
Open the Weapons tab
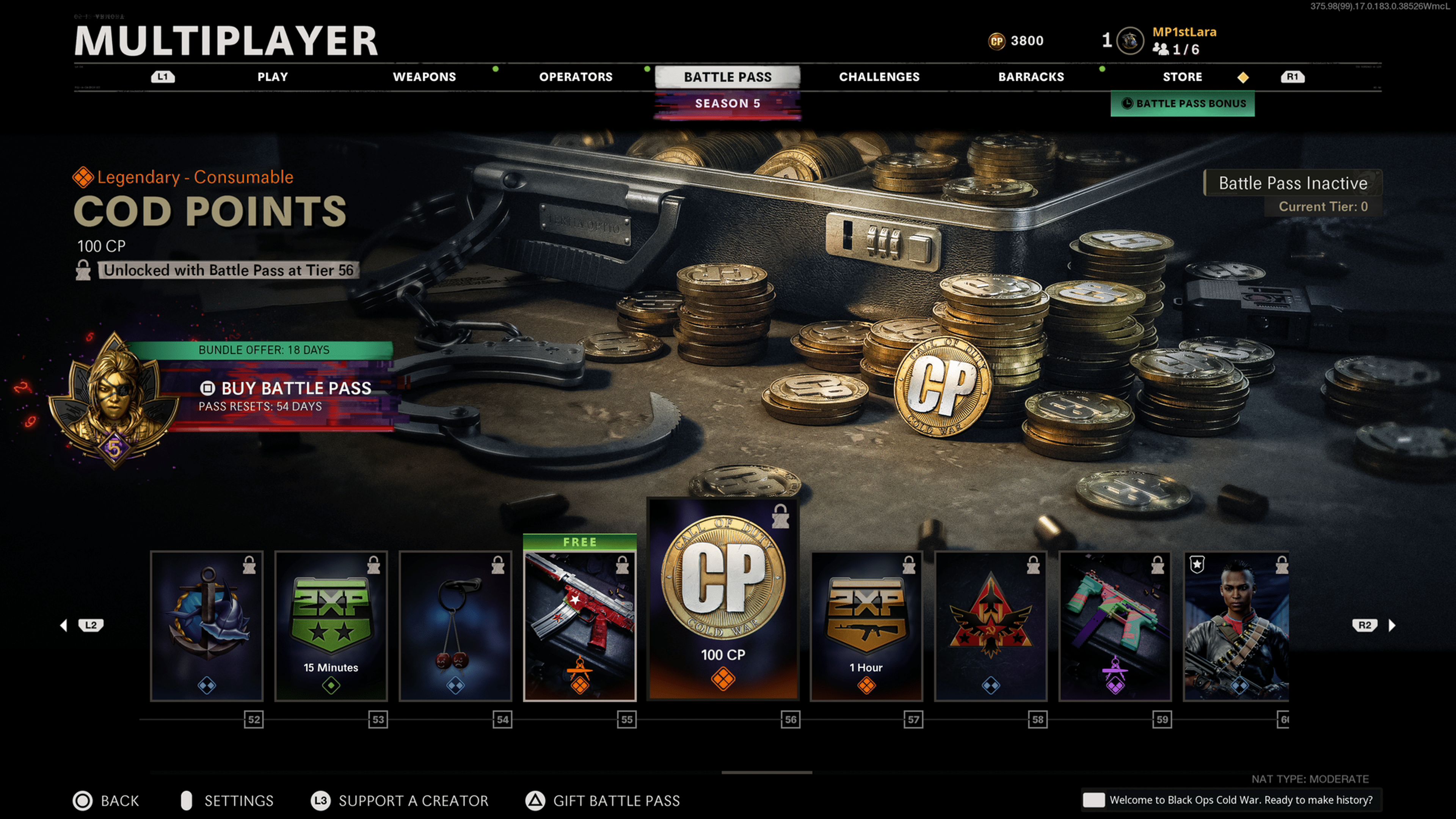424,77
